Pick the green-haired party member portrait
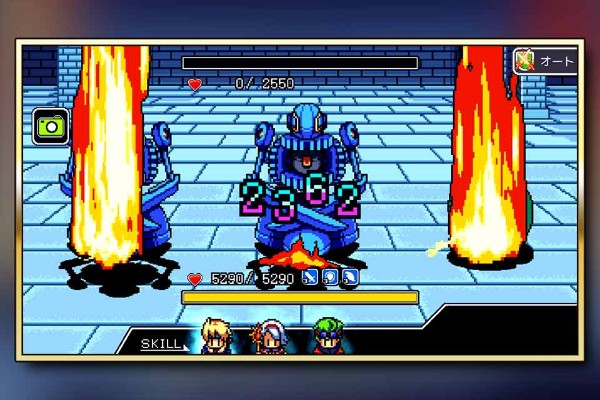 [327, 337]
